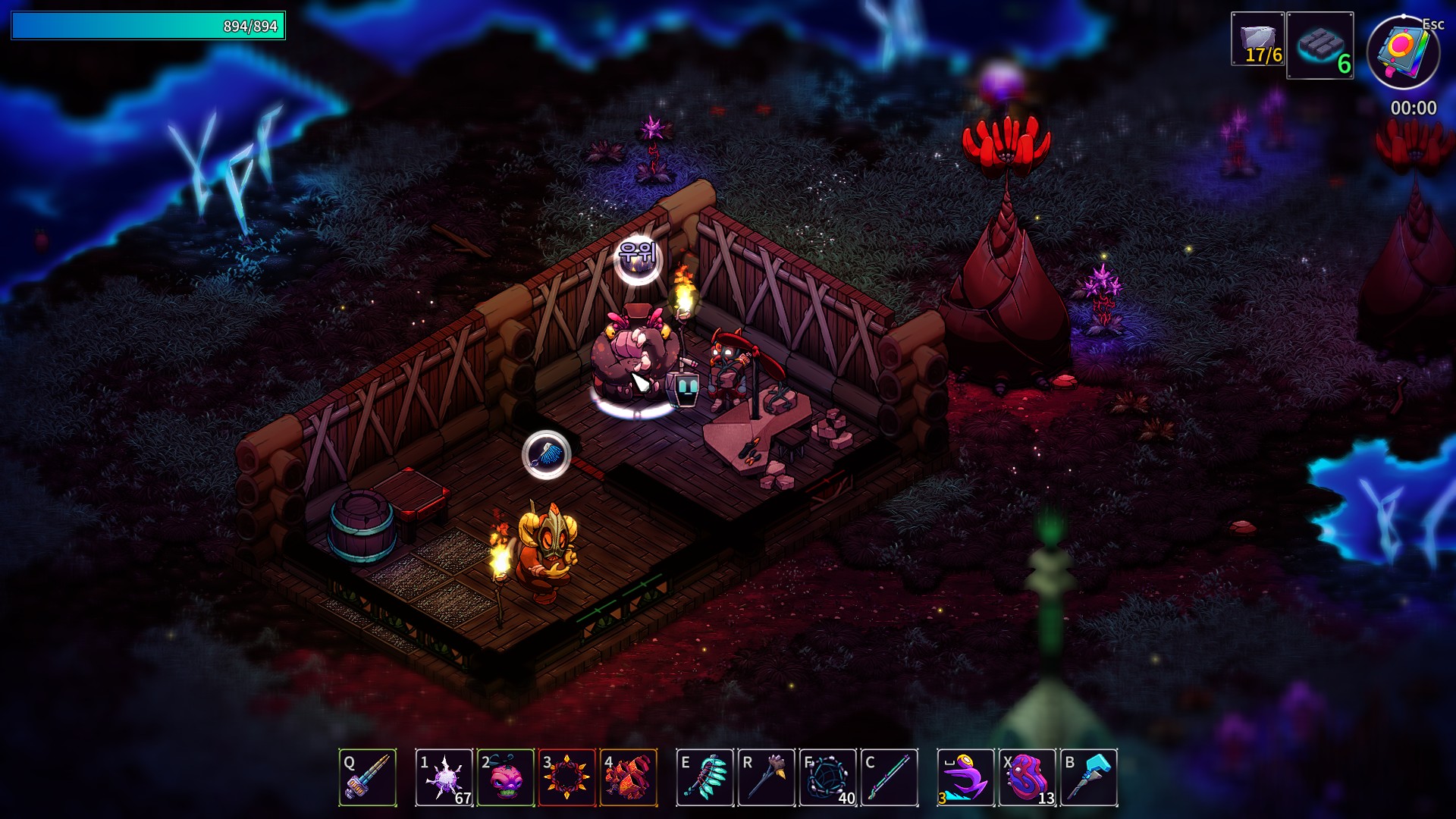Select the thin green fishing rod slot
The width and height of the screenshot is (1456, 819).
coord(890,777)
